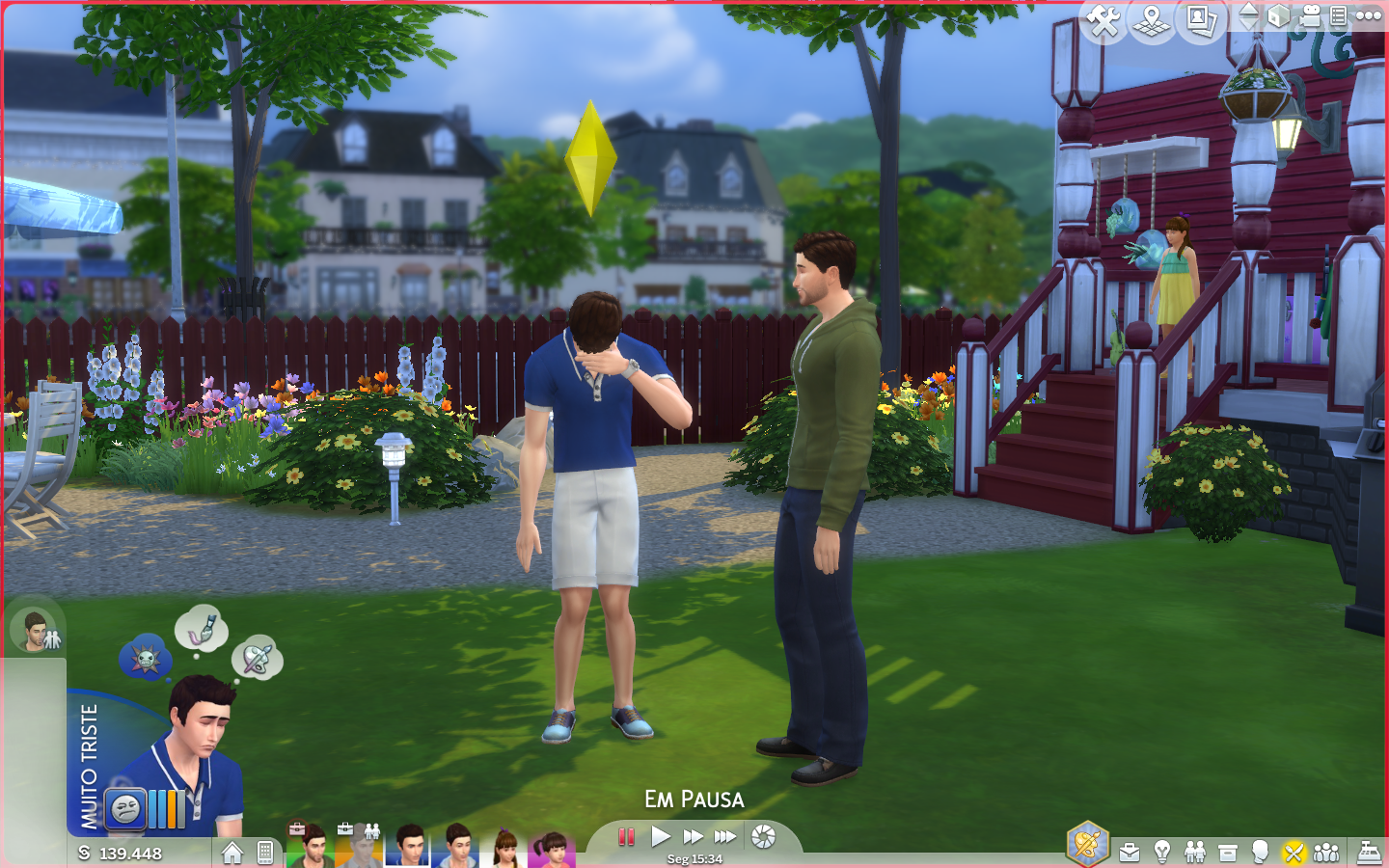1389x868 pixels.
Task: Open camera controls with the video camera icon
Action: pos(1310,16)
